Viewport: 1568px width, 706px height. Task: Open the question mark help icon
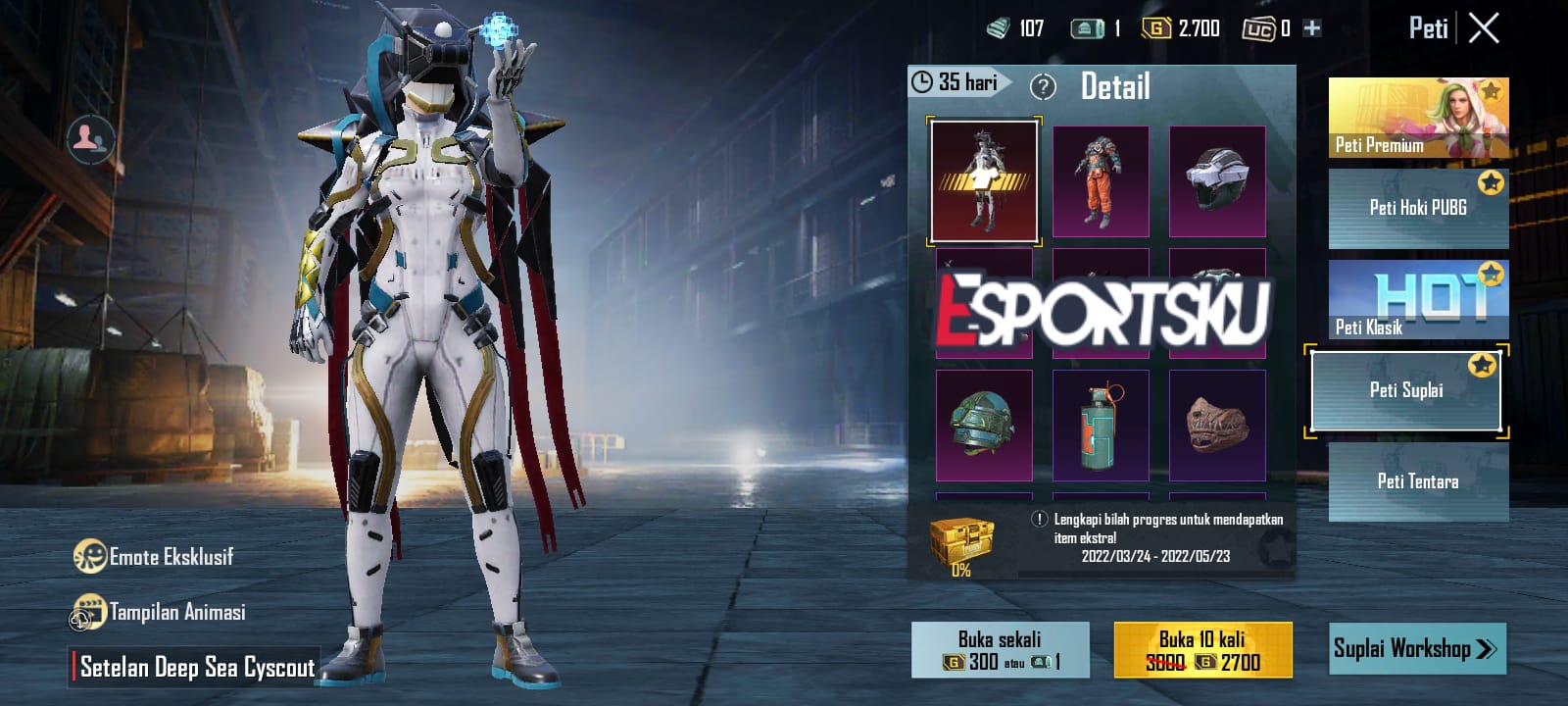click(x=1043, y=87)
